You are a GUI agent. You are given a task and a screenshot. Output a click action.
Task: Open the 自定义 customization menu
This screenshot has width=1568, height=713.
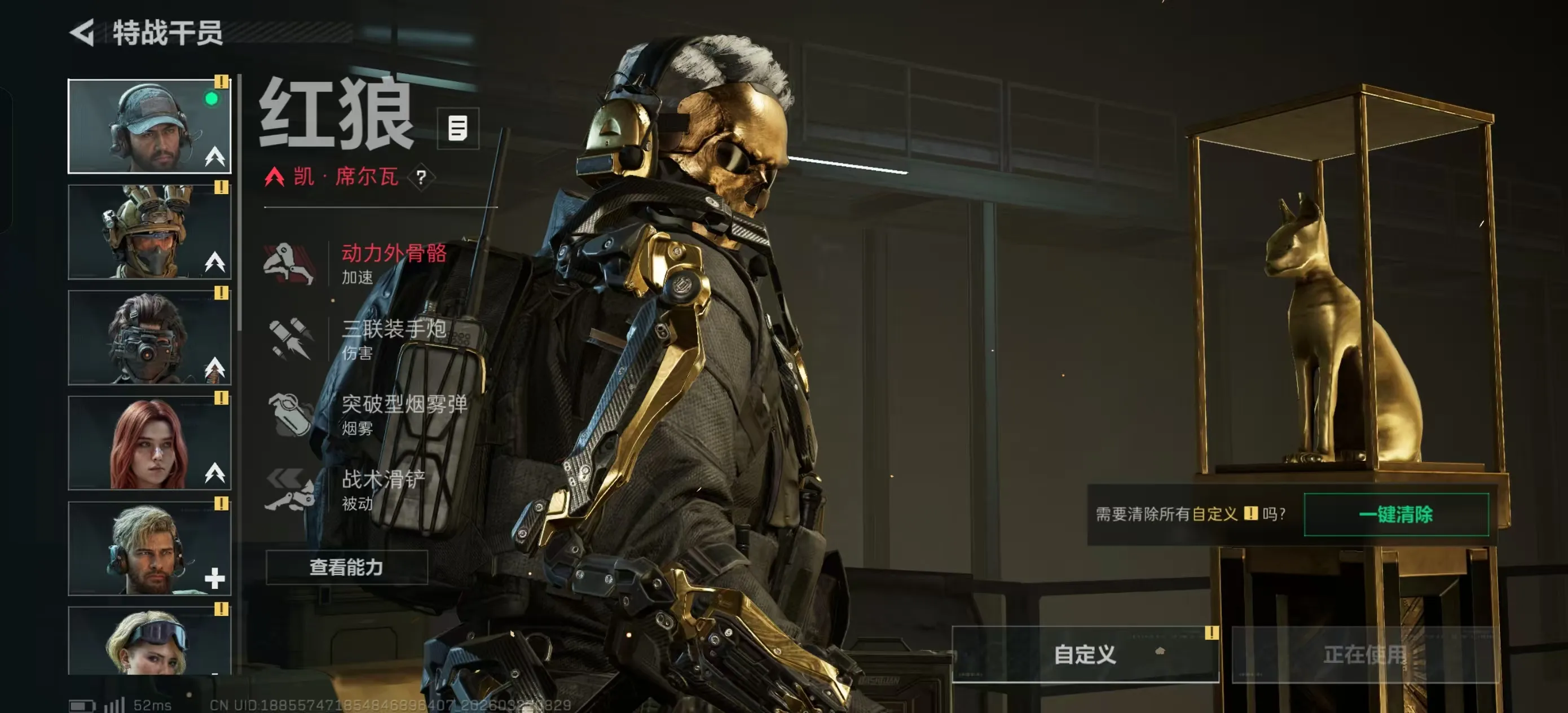(1085, 654)
